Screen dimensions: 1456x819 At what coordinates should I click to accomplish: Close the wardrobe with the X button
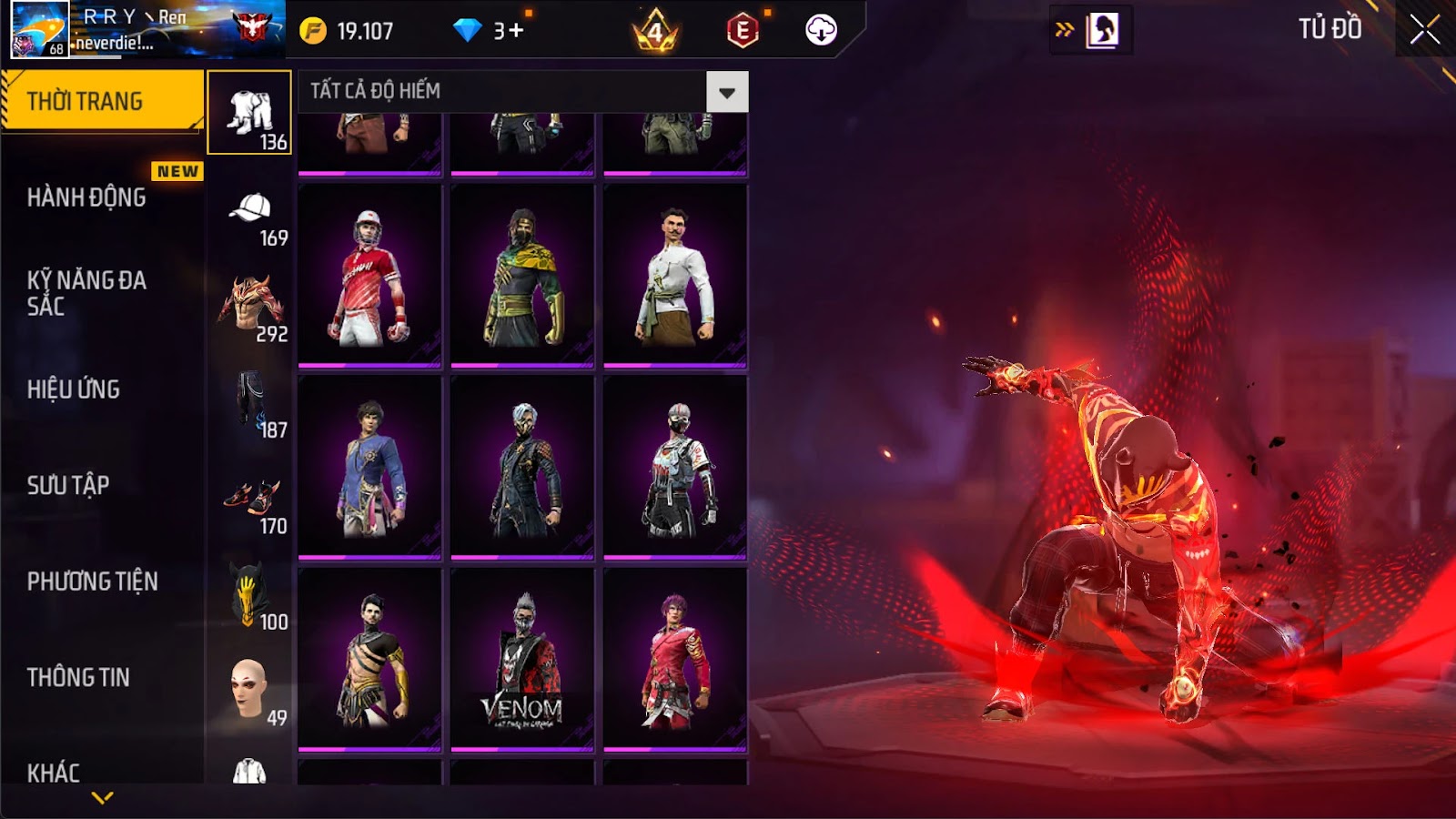1424,30
